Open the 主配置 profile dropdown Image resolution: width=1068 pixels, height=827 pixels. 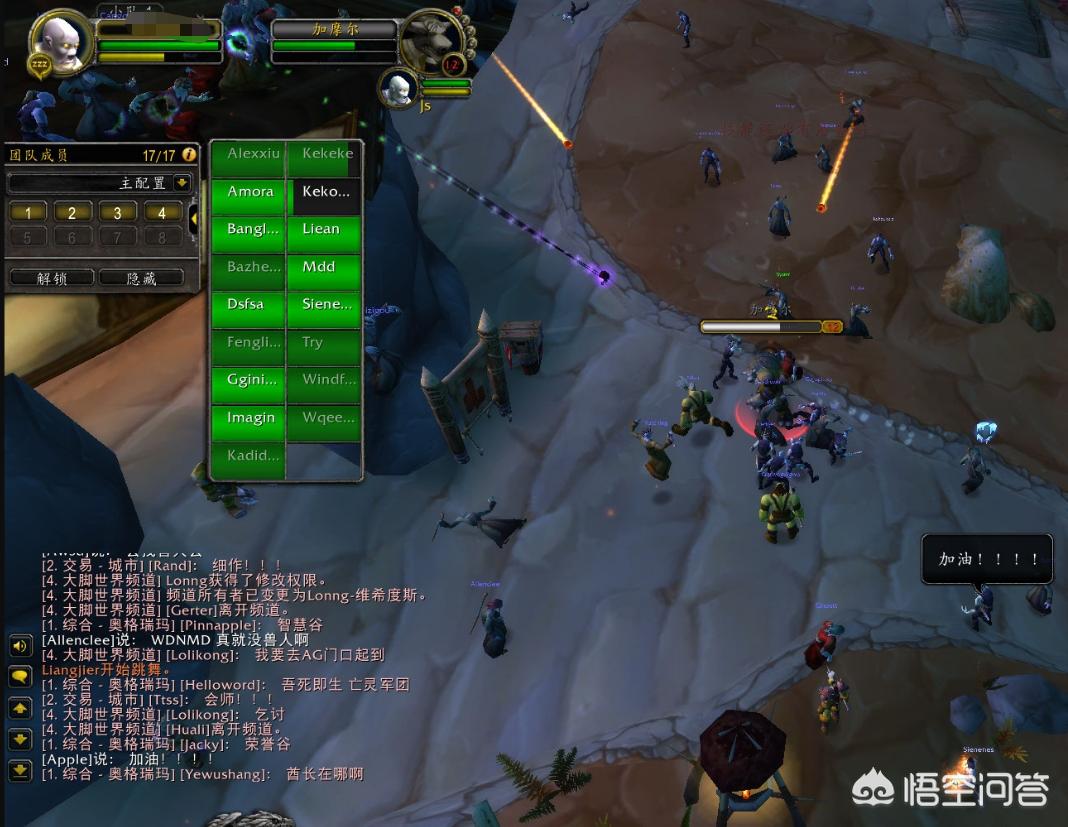click(181, 183)
